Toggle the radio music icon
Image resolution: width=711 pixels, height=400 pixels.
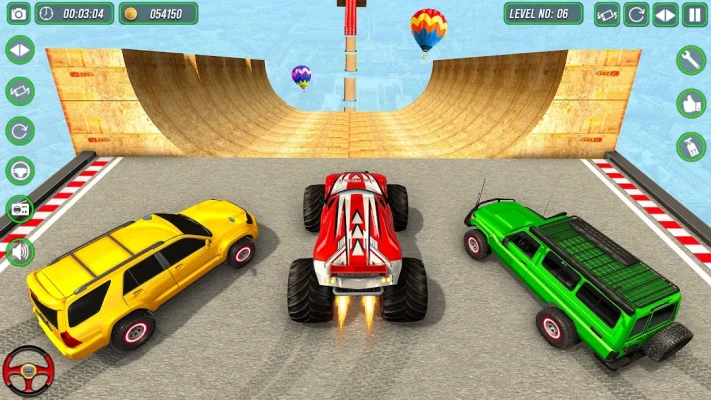click(x=19, y=210)
